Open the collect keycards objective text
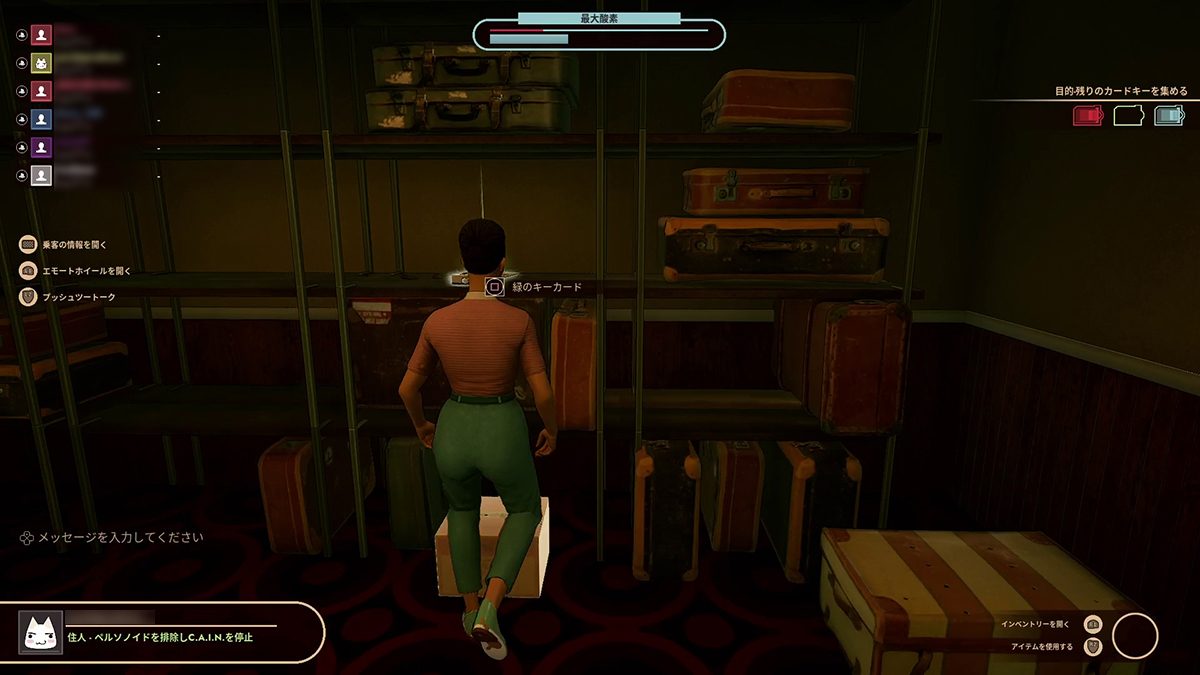Image resolution: width=1200 pixels, height=675 pixels. [x=1121, y=91]
